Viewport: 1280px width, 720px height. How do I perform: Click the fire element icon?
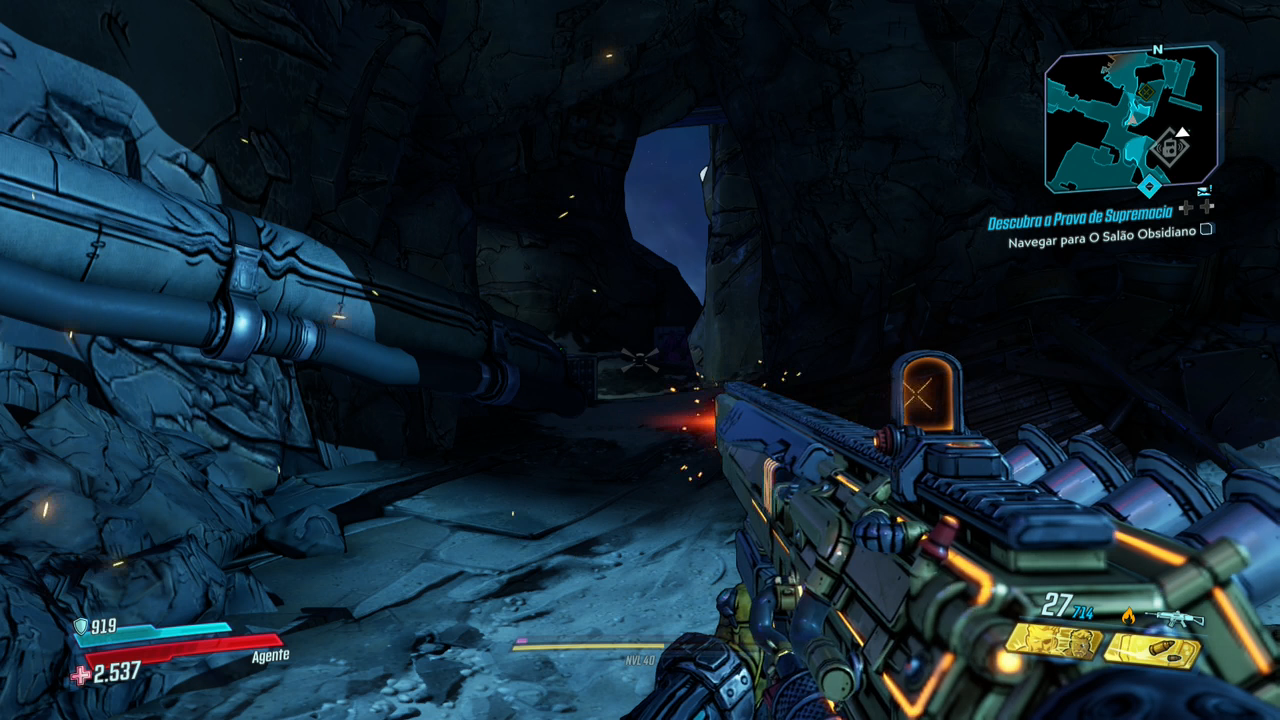(1129, 617)
